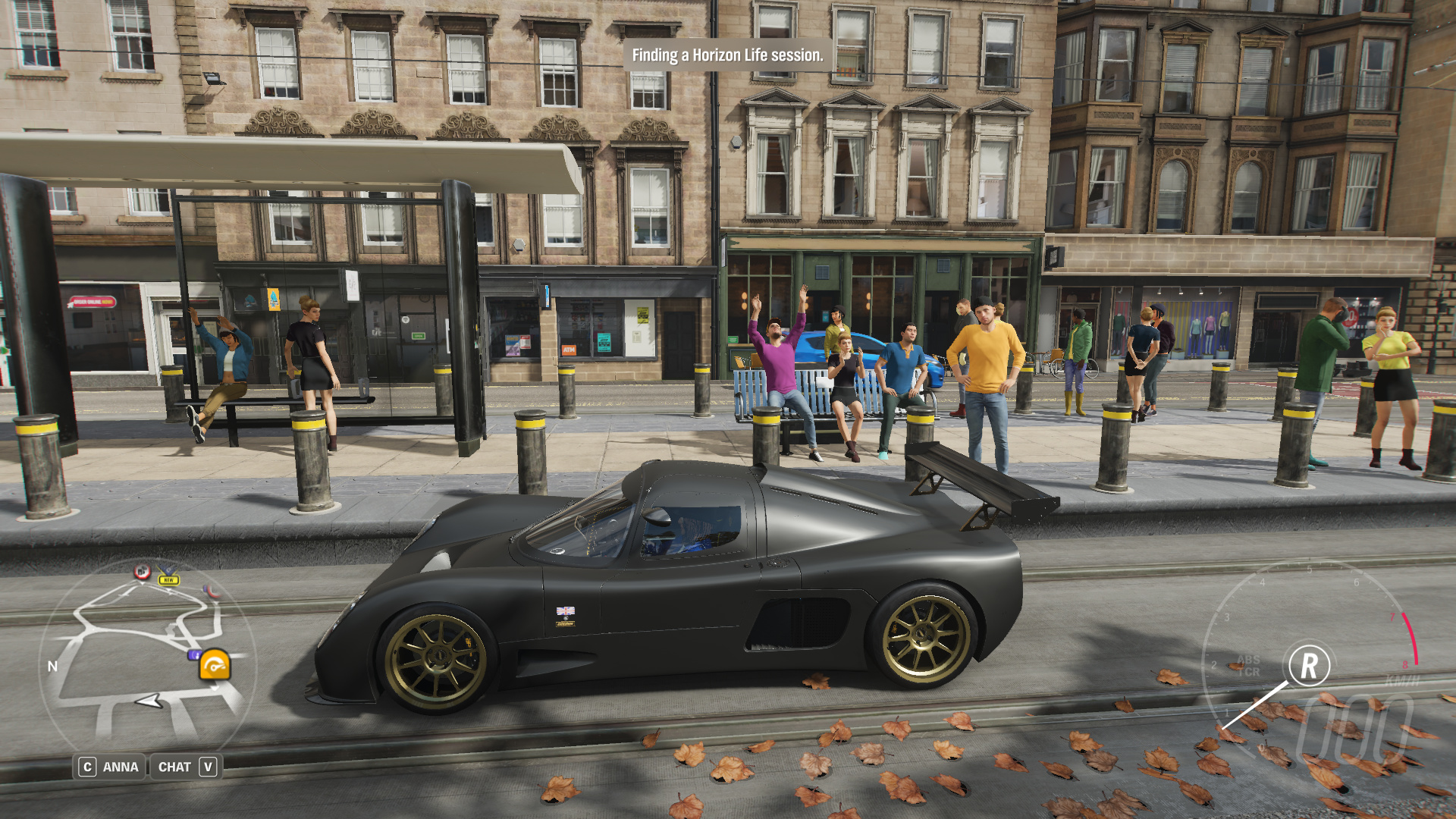This screenshot has height=819, width=1456.
Task: Select the small purple marker on minimap
Action: tap(194, 654)
